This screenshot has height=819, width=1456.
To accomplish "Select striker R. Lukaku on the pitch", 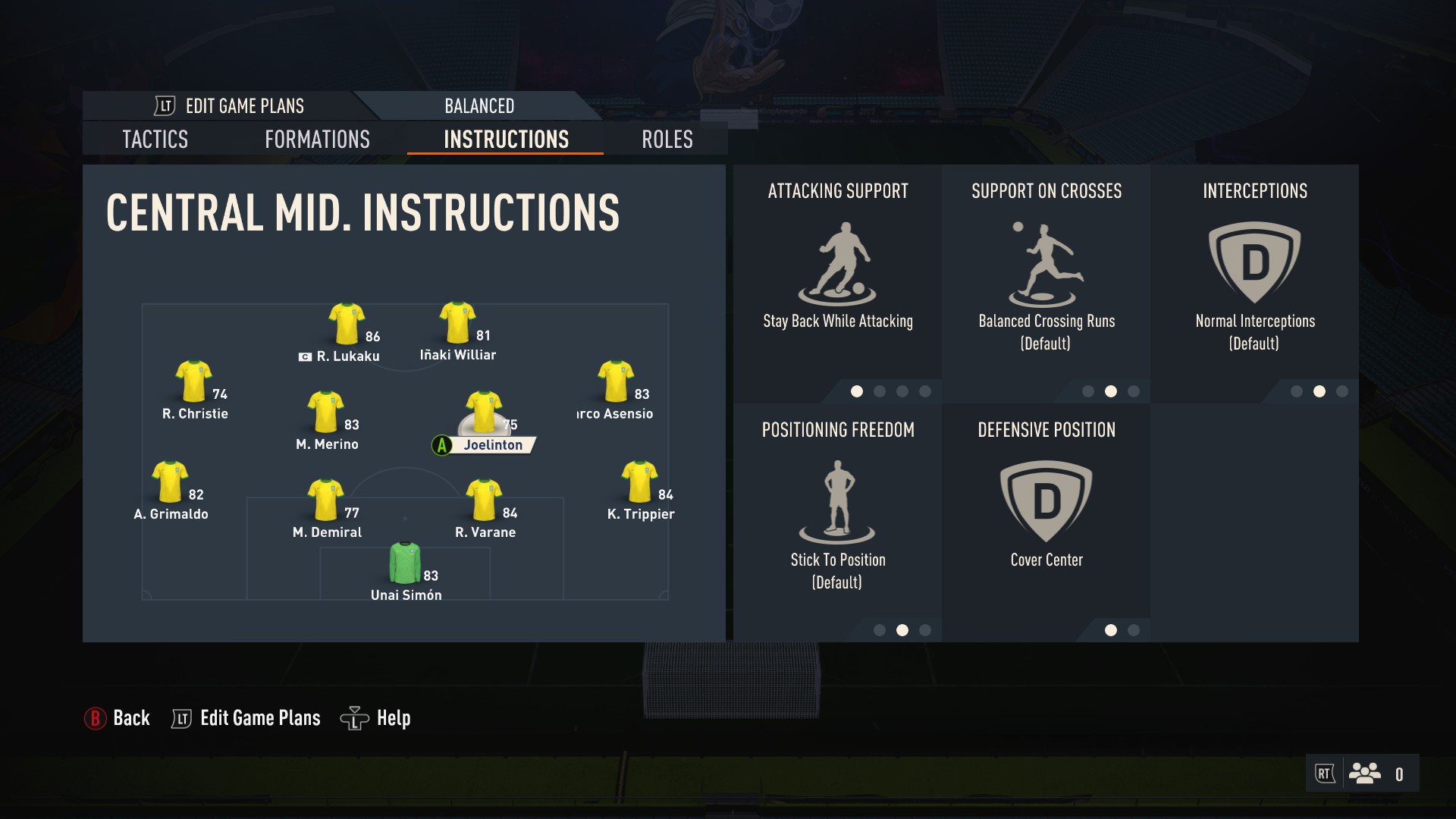I will click(x=347, y=325).
